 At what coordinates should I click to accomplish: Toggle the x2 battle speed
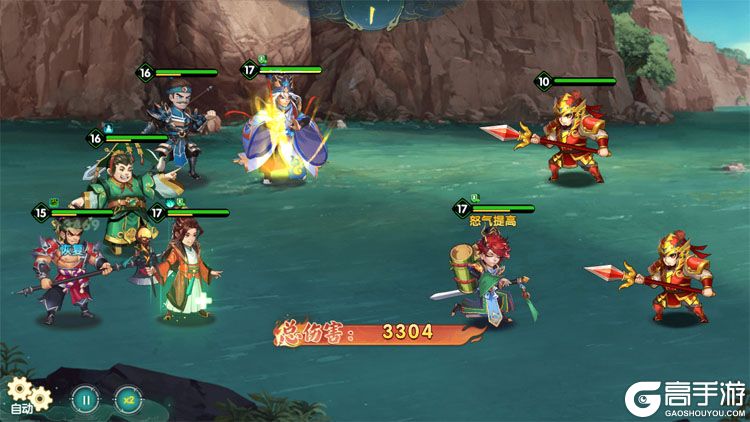coord(128,399)
